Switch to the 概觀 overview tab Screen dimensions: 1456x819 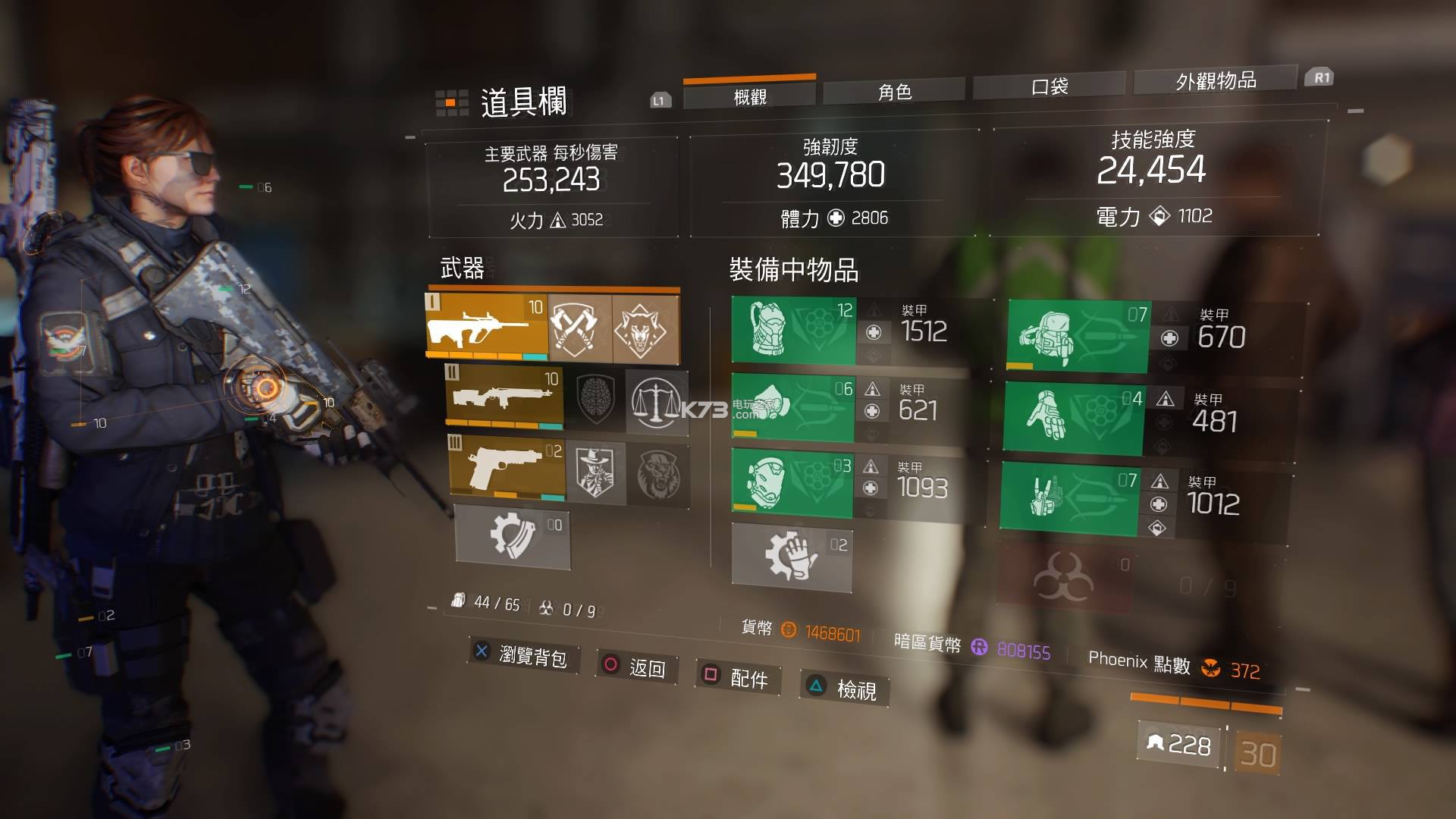pyautogui.click(x=749, y=96)
